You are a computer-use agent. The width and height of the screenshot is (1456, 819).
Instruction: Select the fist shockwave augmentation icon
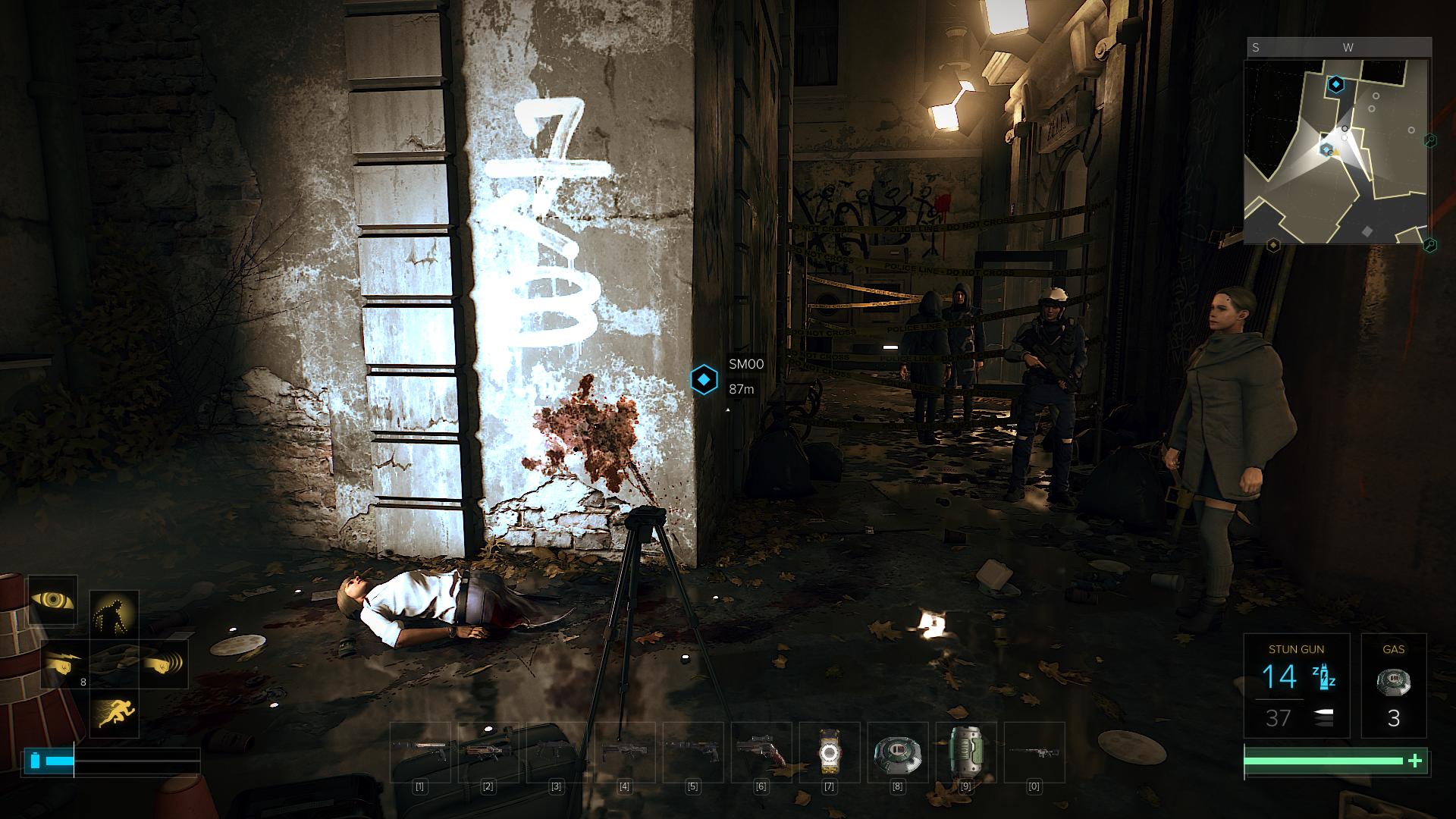pos(163,664)
